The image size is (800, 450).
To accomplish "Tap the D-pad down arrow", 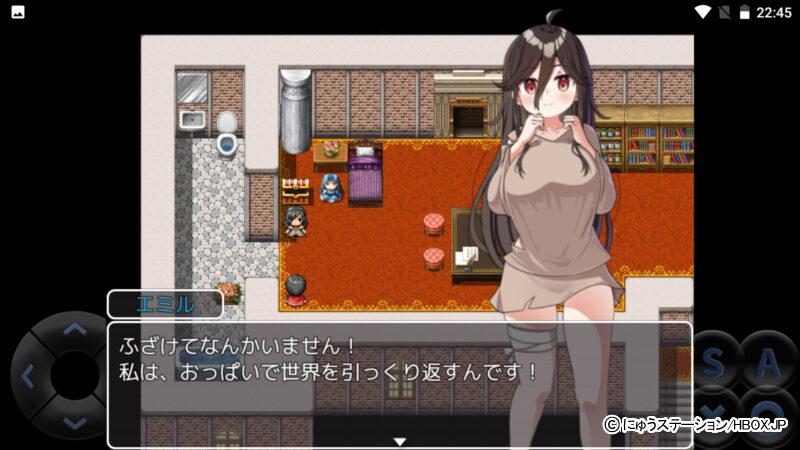I will pos(74,422).
